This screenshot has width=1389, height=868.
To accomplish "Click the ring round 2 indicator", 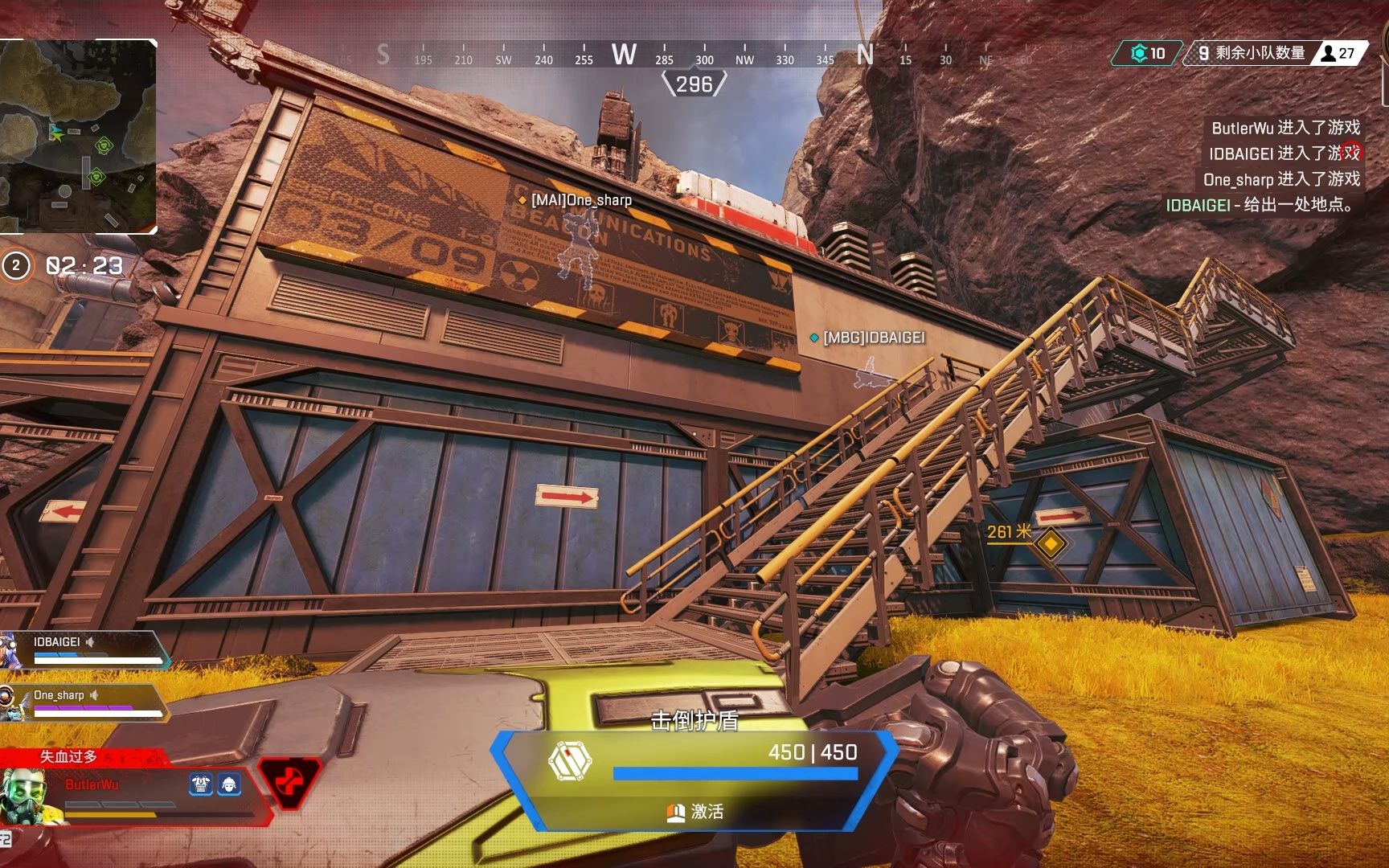I will click(16, 265).
